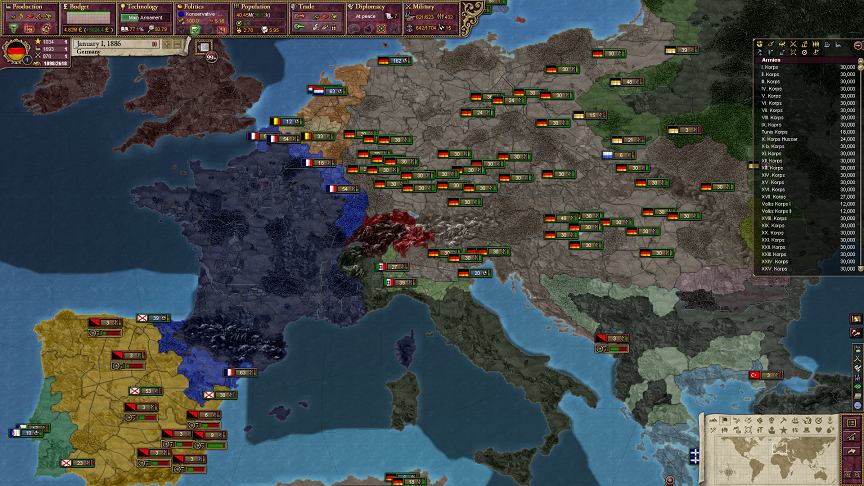Open the Technology screen

point(145,6)
